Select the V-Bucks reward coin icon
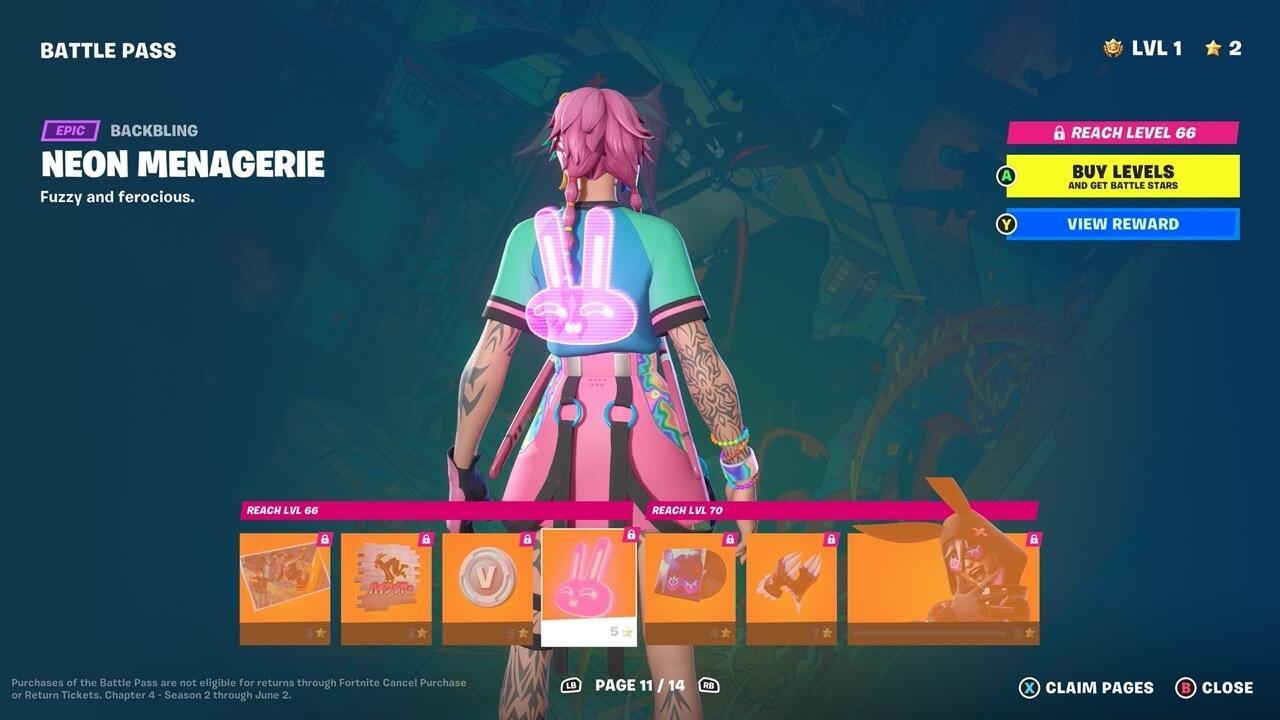1280x720 pixels. 487,580
